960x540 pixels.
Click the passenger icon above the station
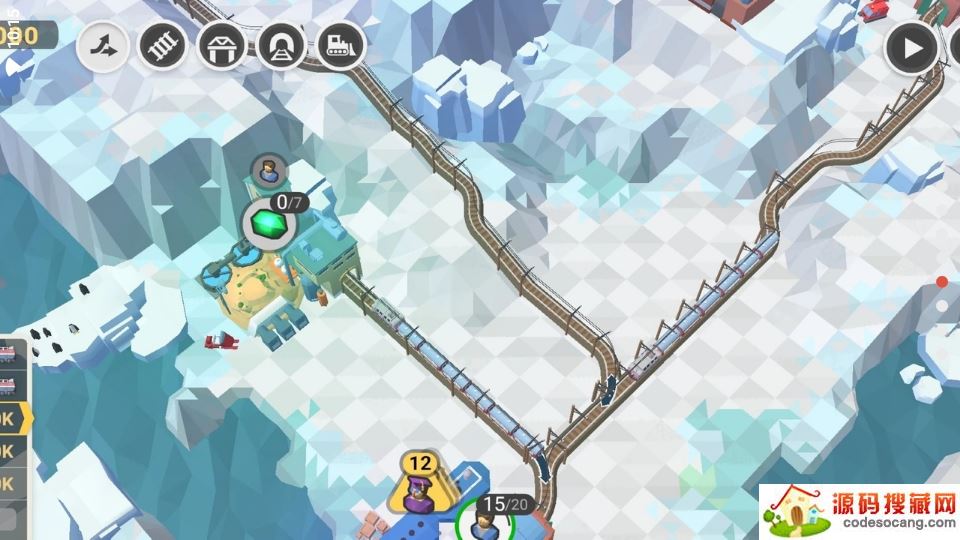[x=268, y=171]
